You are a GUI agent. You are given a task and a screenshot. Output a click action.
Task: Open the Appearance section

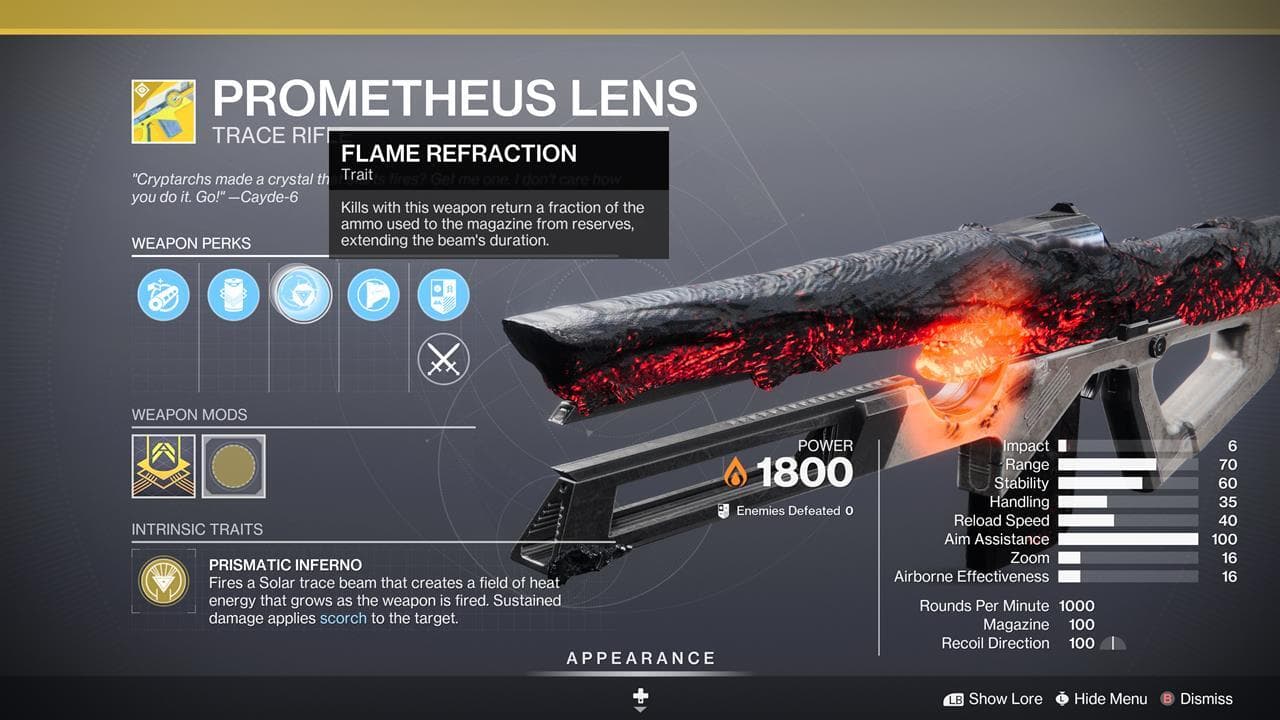[641, 658]
